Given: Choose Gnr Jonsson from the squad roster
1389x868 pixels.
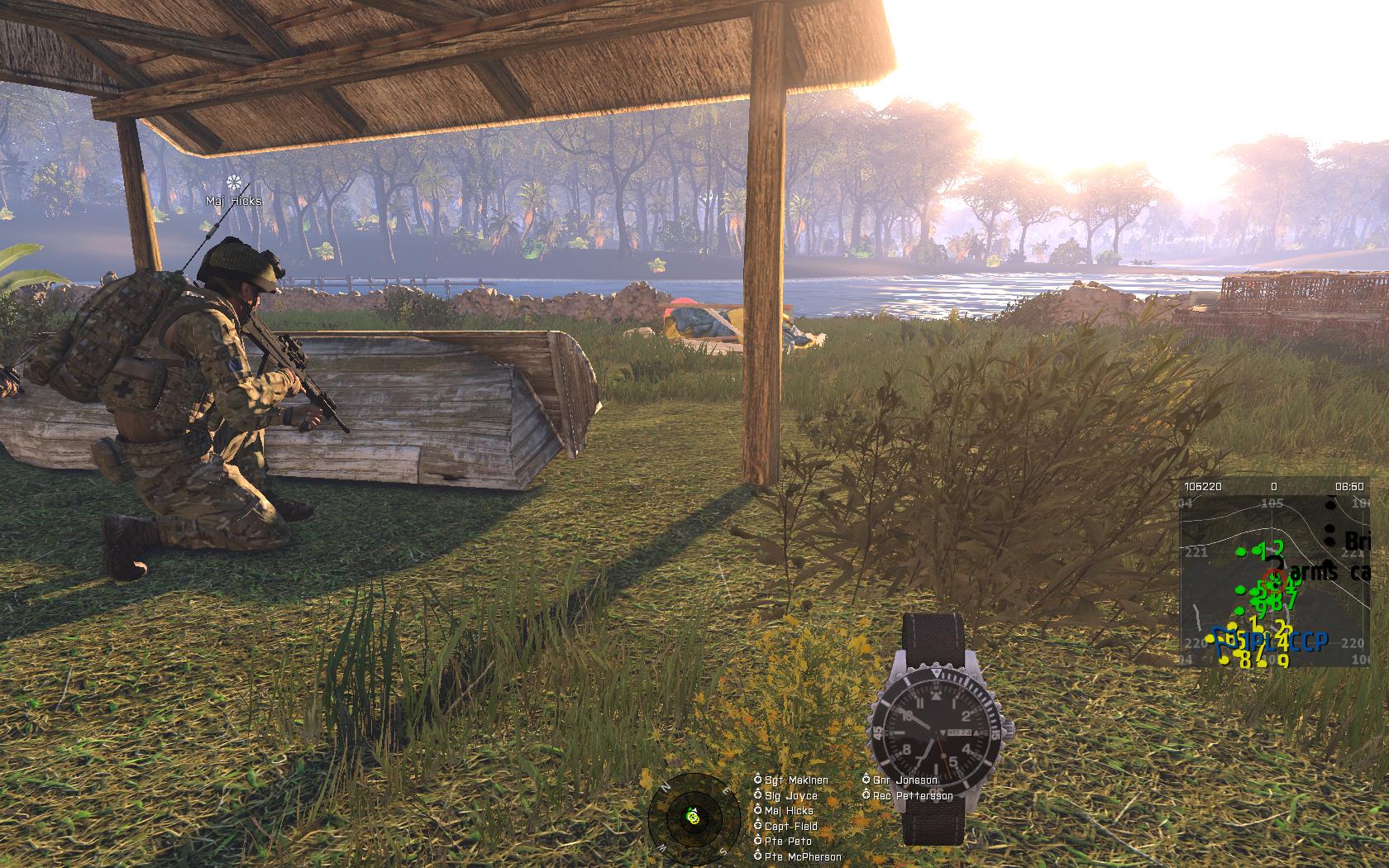Looking at the screenshot, I should click(905, 780).
